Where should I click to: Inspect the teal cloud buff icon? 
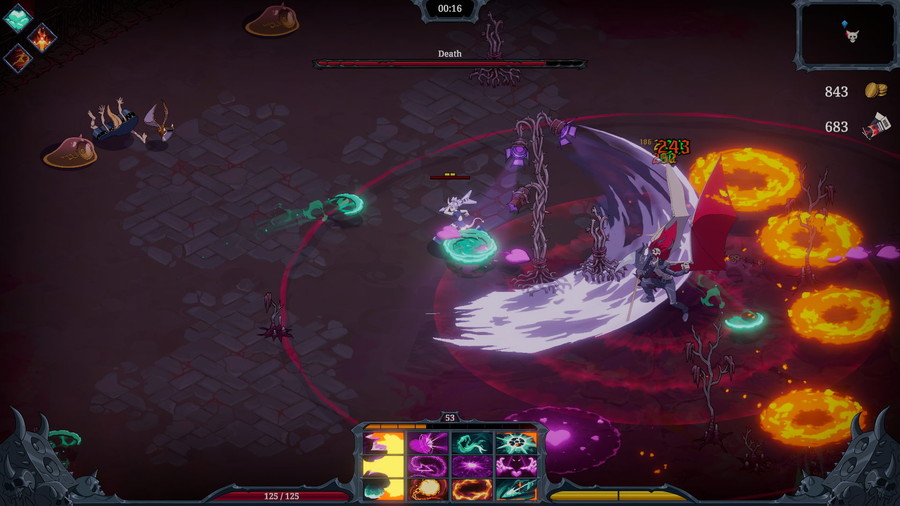[x=17, y=18]
